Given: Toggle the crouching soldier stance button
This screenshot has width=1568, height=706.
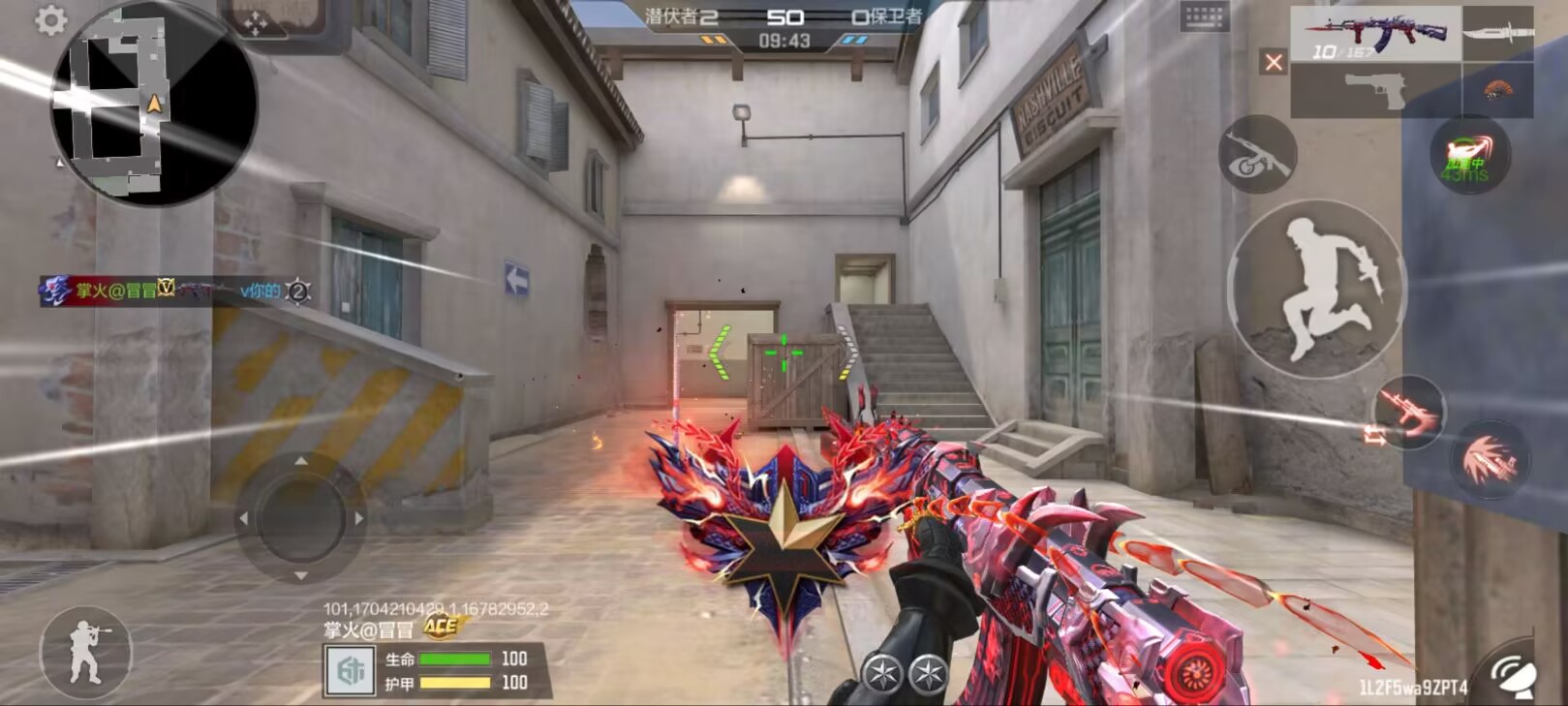Looking at the screenshot, I should (x=85, y=653).
